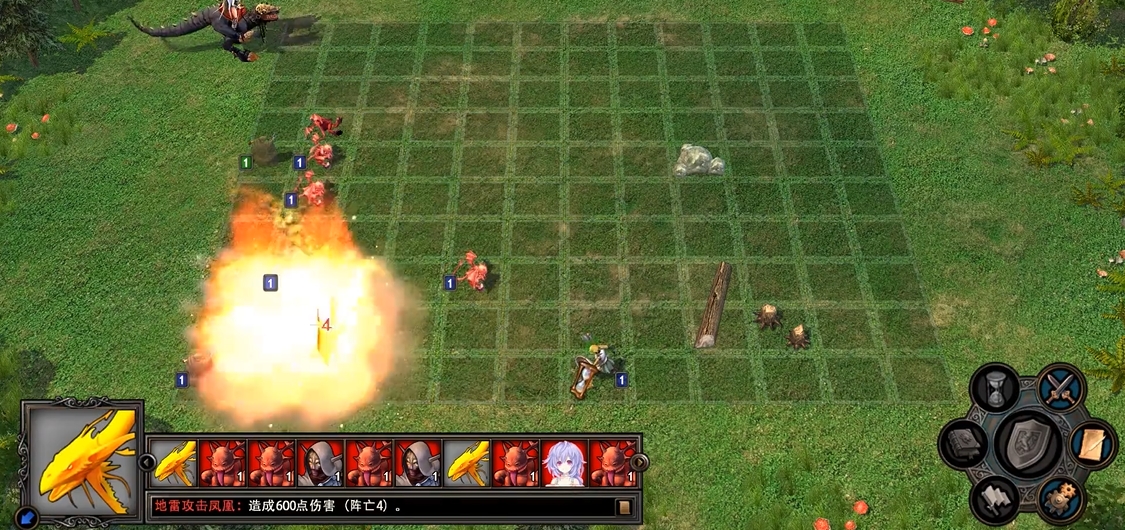Click the wait hourglass button
Viewport: 1125px width, 530px height.
[x=995, y=389]
